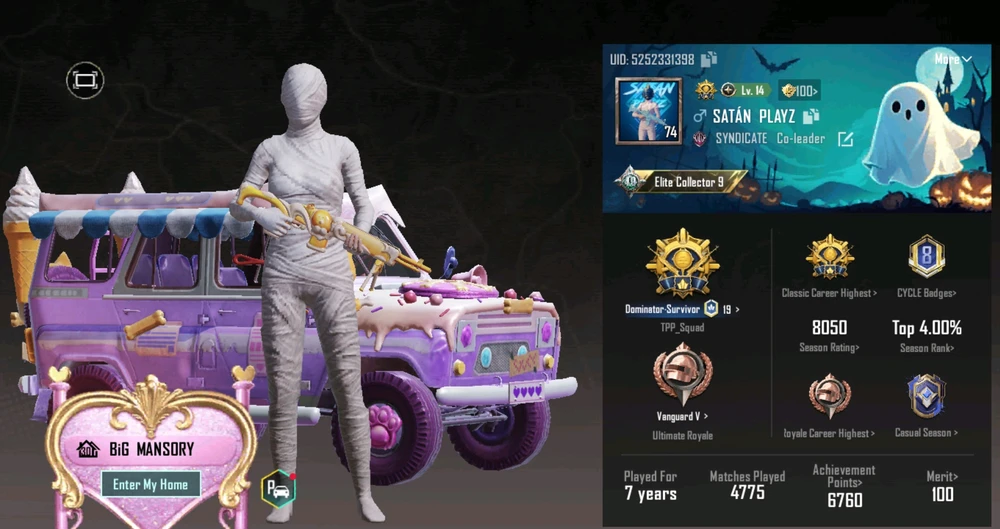Copy the UID number with the copy icon

point(709,59)
